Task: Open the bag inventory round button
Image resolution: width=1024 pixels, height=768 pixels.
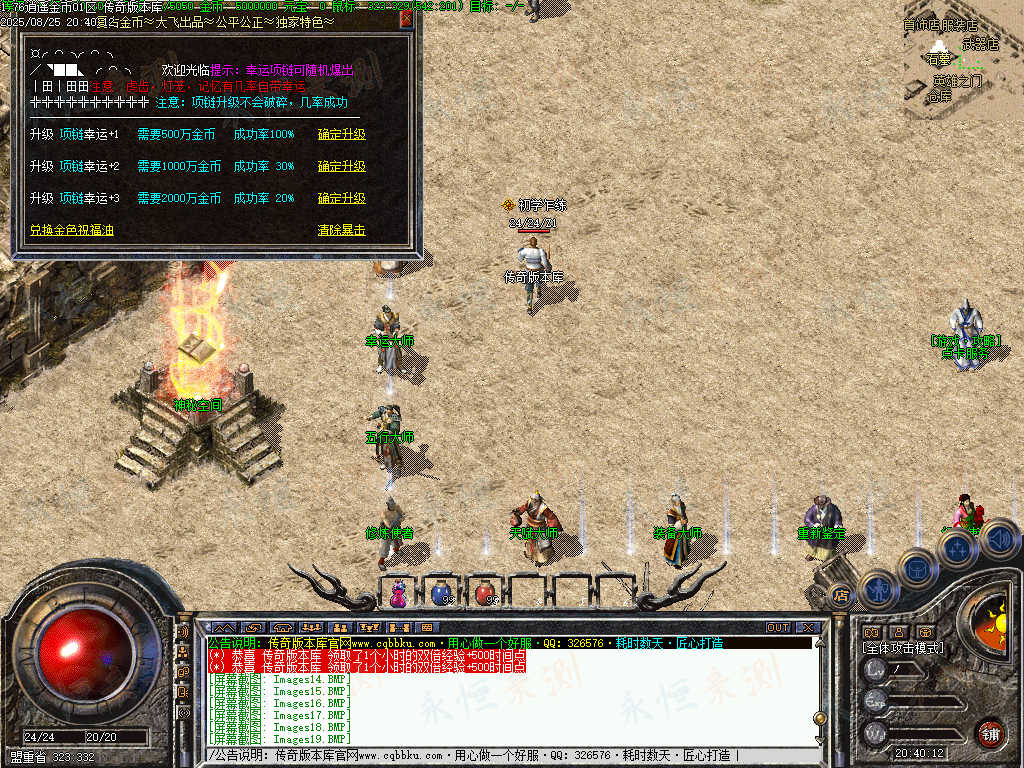Action: point(916,568)
